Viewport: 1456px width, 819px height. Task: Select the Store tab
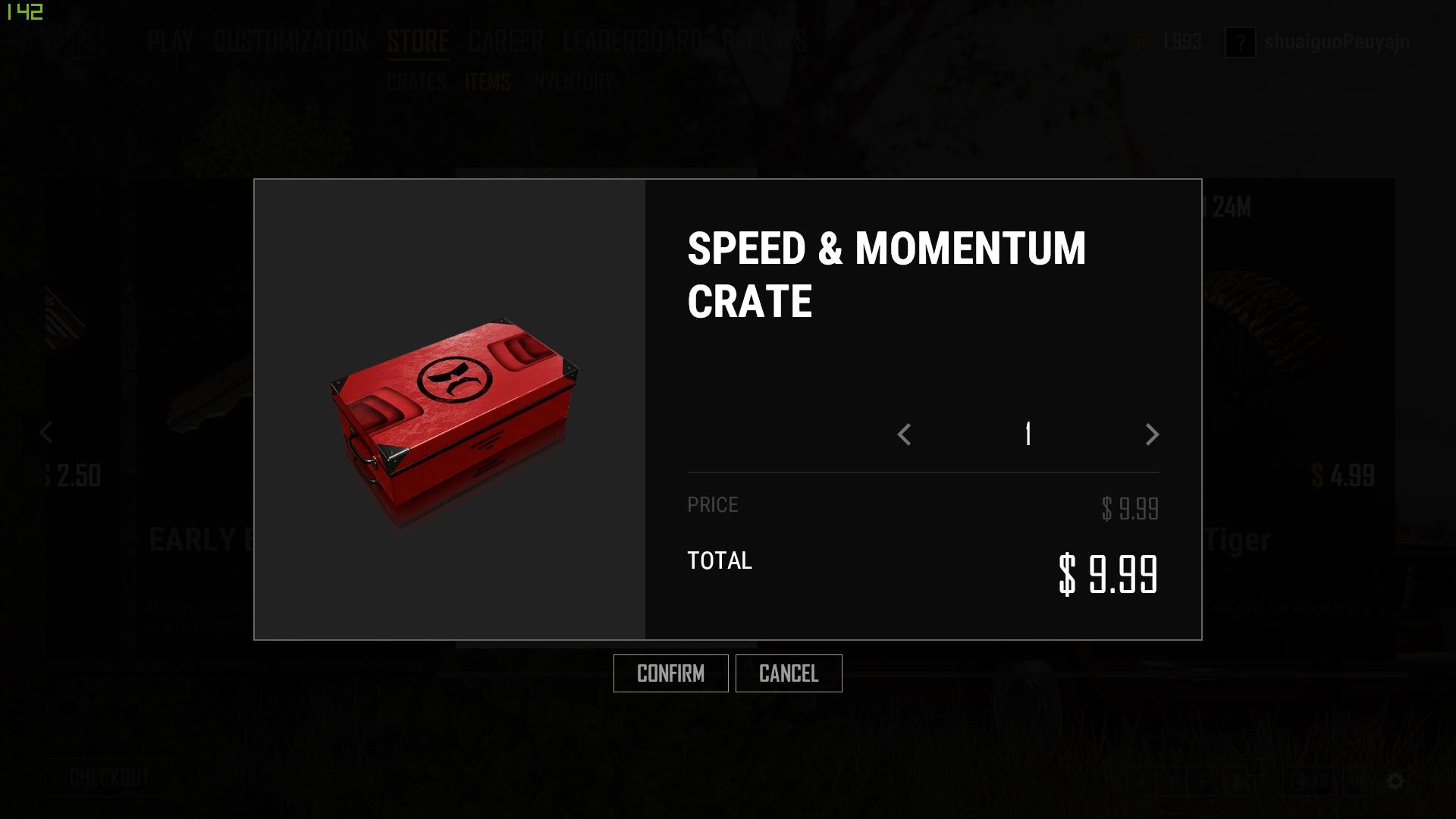(418, 41)
